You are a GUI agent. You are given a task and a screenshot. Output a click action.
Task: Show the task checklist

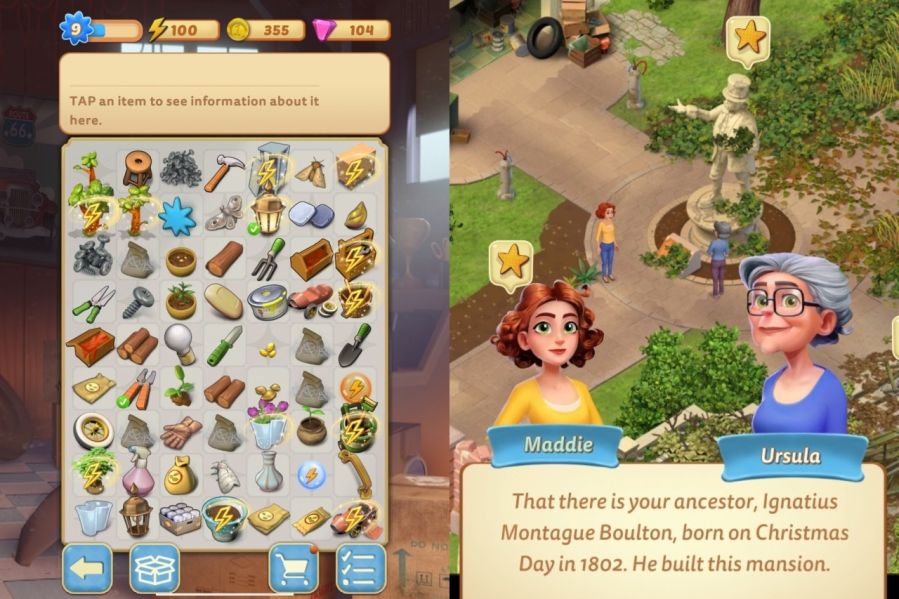click(x=360, y=568)
